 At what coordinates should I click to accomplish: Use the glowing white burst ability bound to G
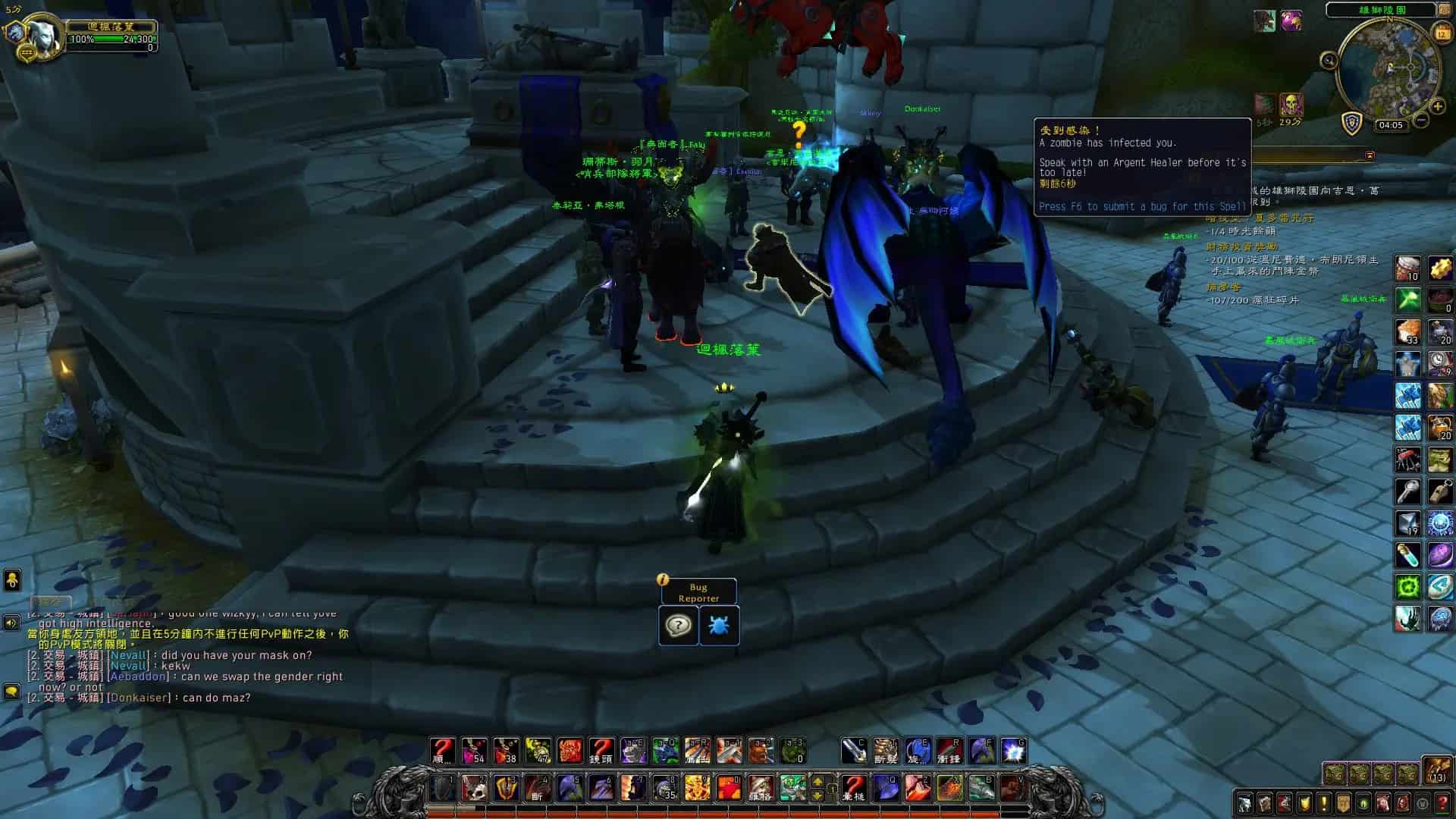coord(1013,751)
